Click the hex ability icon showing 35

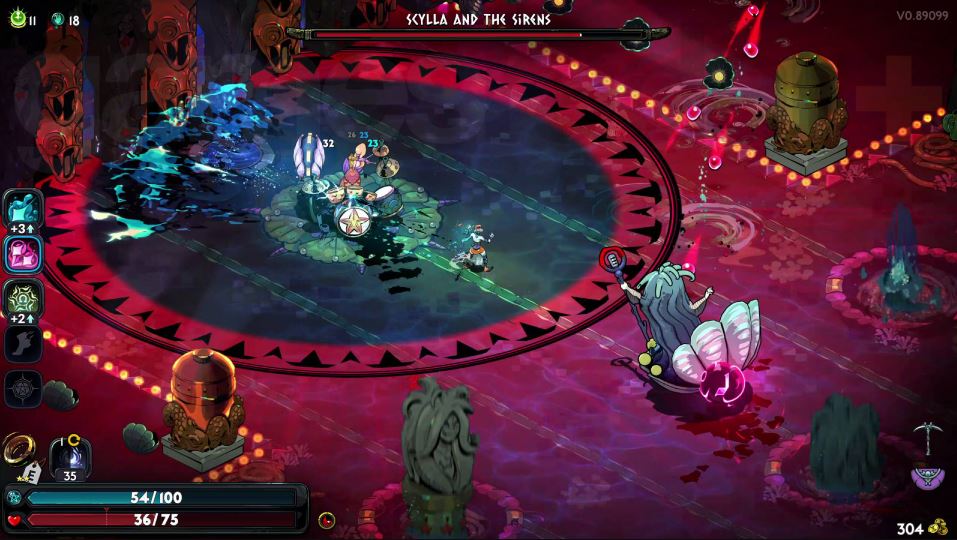tap(71, 456)
